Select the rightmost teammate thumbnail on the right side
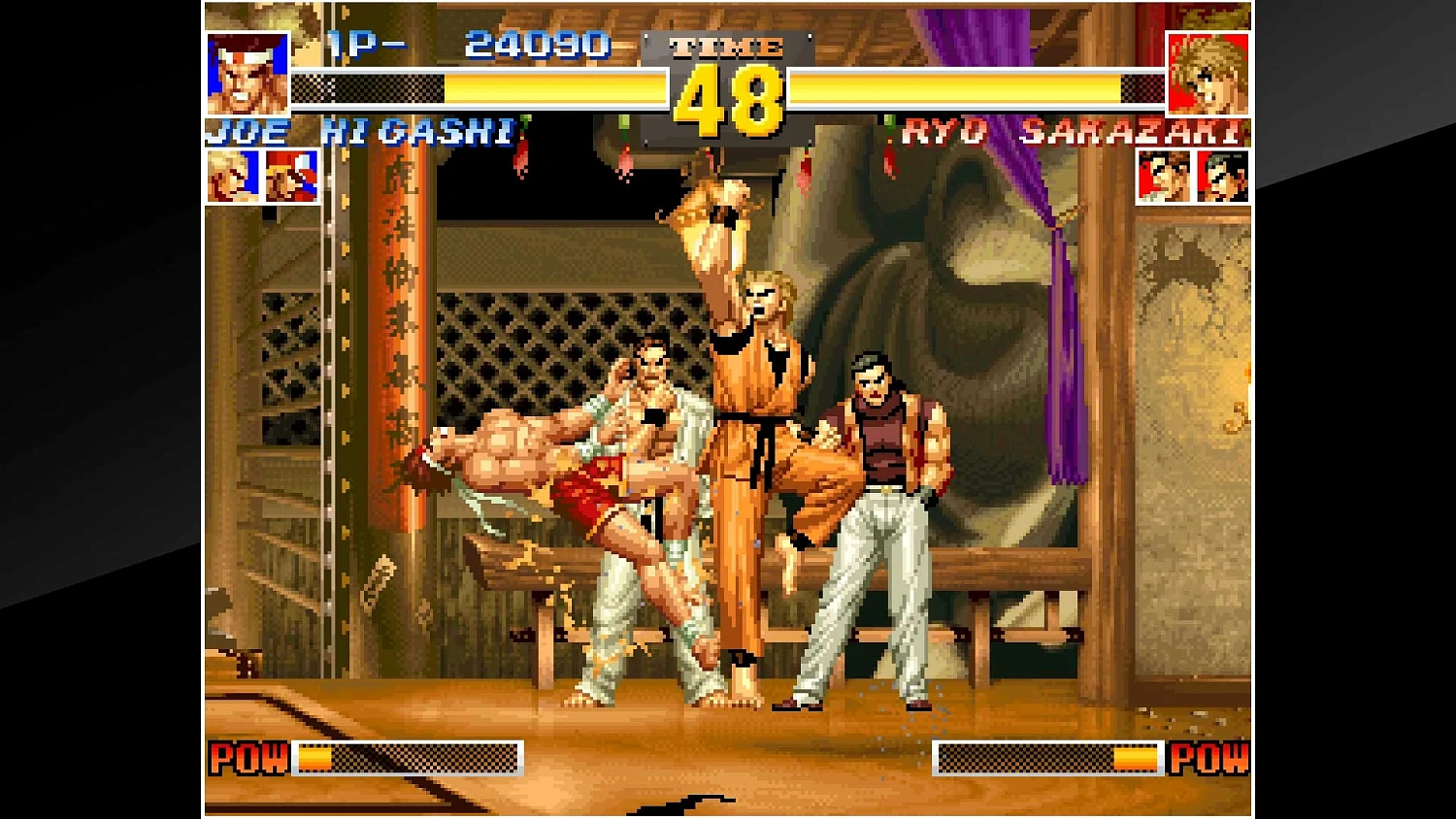Image resolution: width=1456 pixels, height=819 pixels. [1221, 179]
